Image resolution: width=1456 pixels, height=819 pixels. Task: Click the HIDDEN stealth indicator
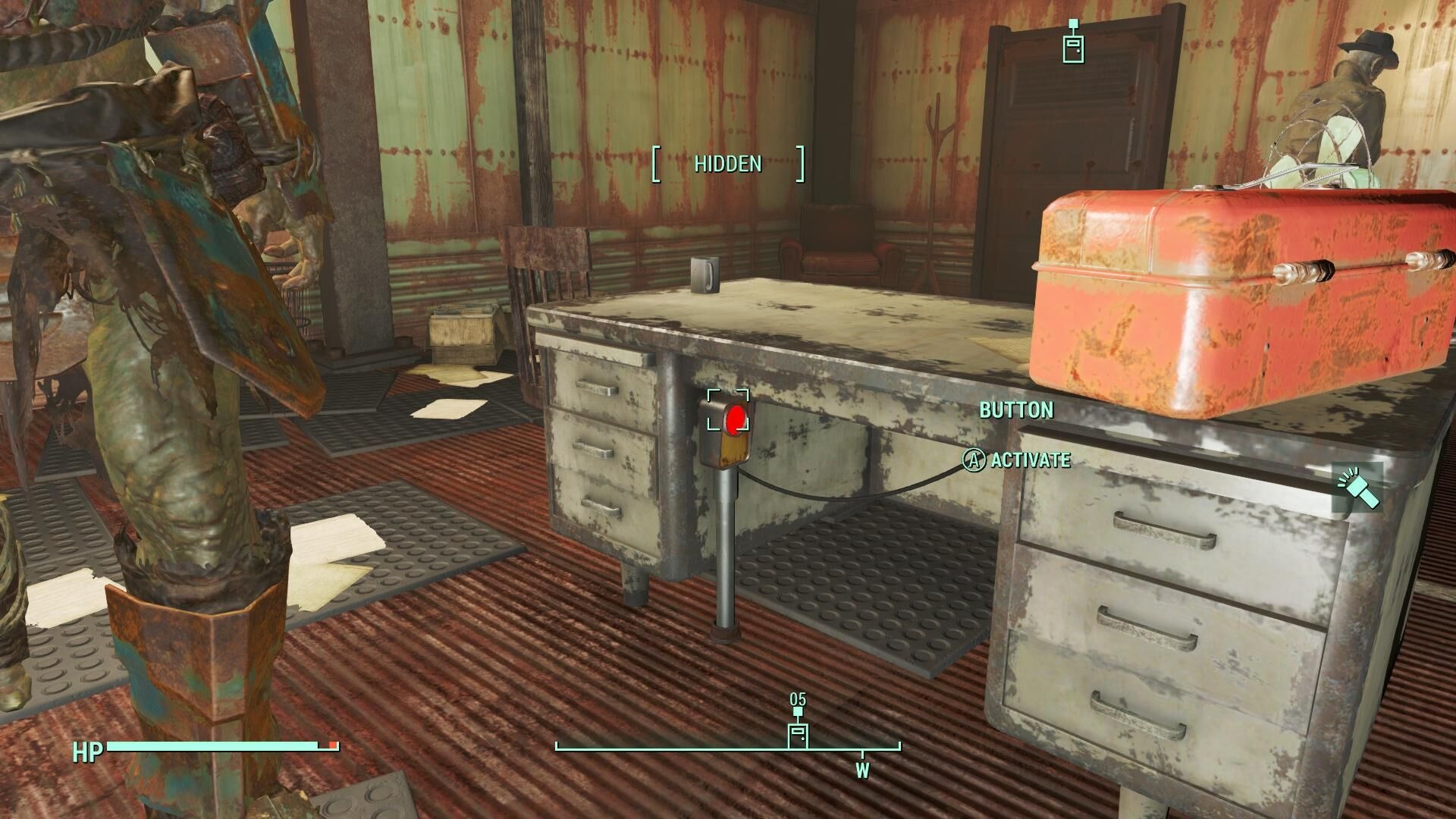click(x=727, y=164)
